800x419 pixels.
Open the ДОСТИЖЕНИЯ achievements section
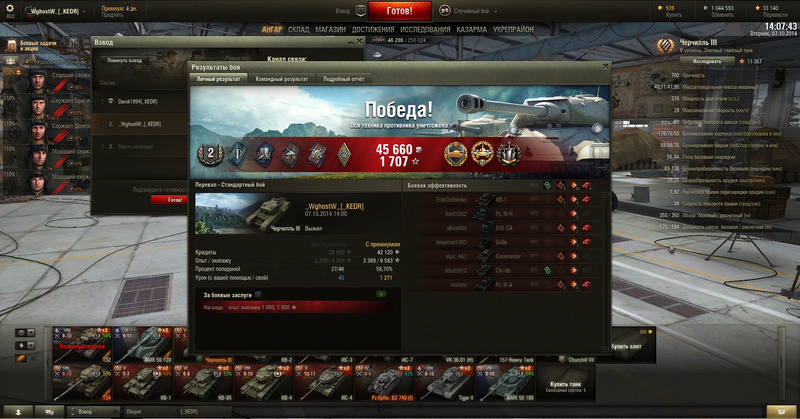(x=372, y=30)
